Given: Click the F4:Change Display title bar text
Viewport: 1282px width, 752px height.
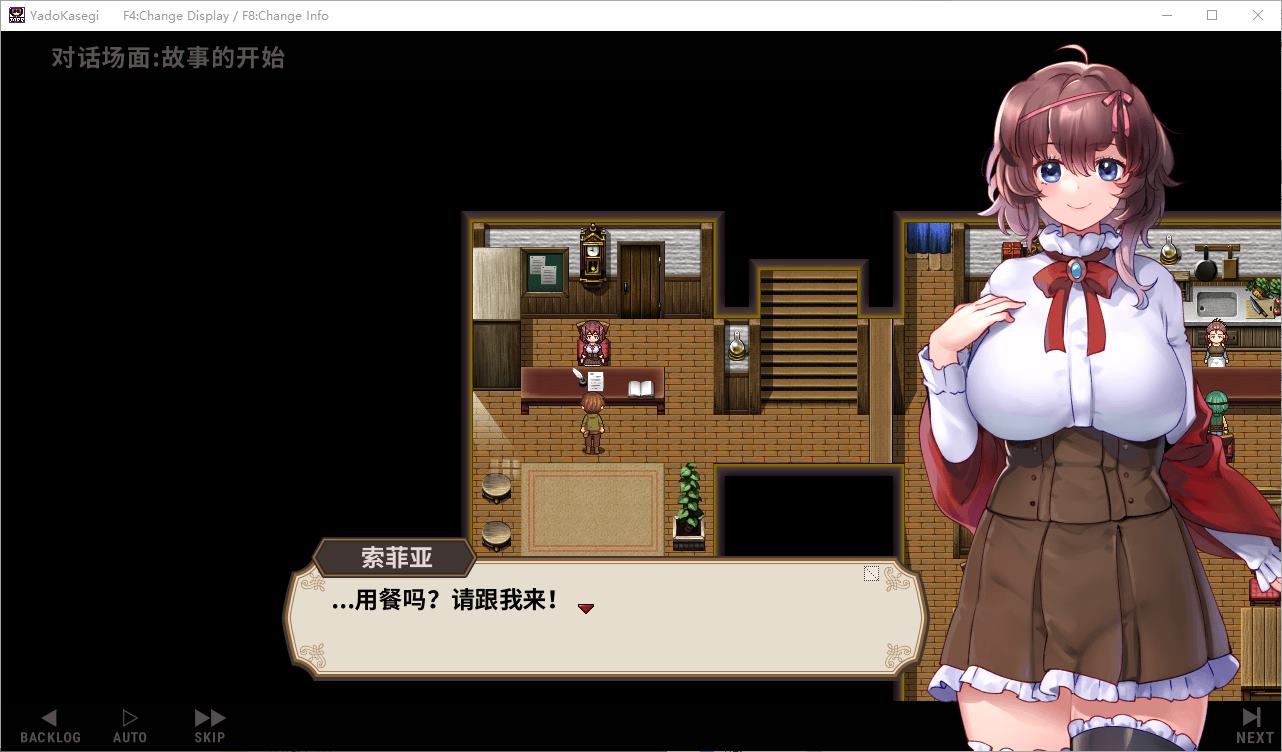Looking at the screenshot, I should click(x=174, y=15).
